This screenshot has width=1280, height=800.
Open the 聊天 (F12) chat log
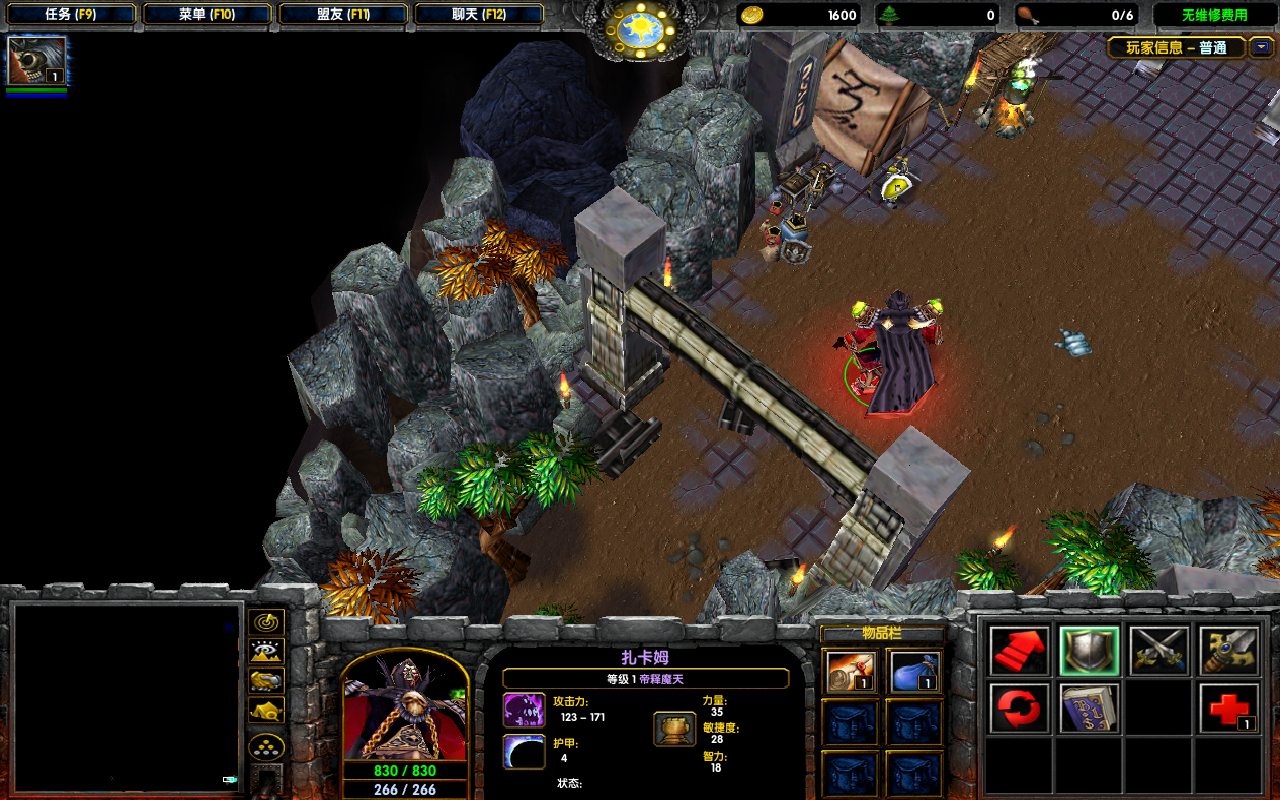(478, 15)
